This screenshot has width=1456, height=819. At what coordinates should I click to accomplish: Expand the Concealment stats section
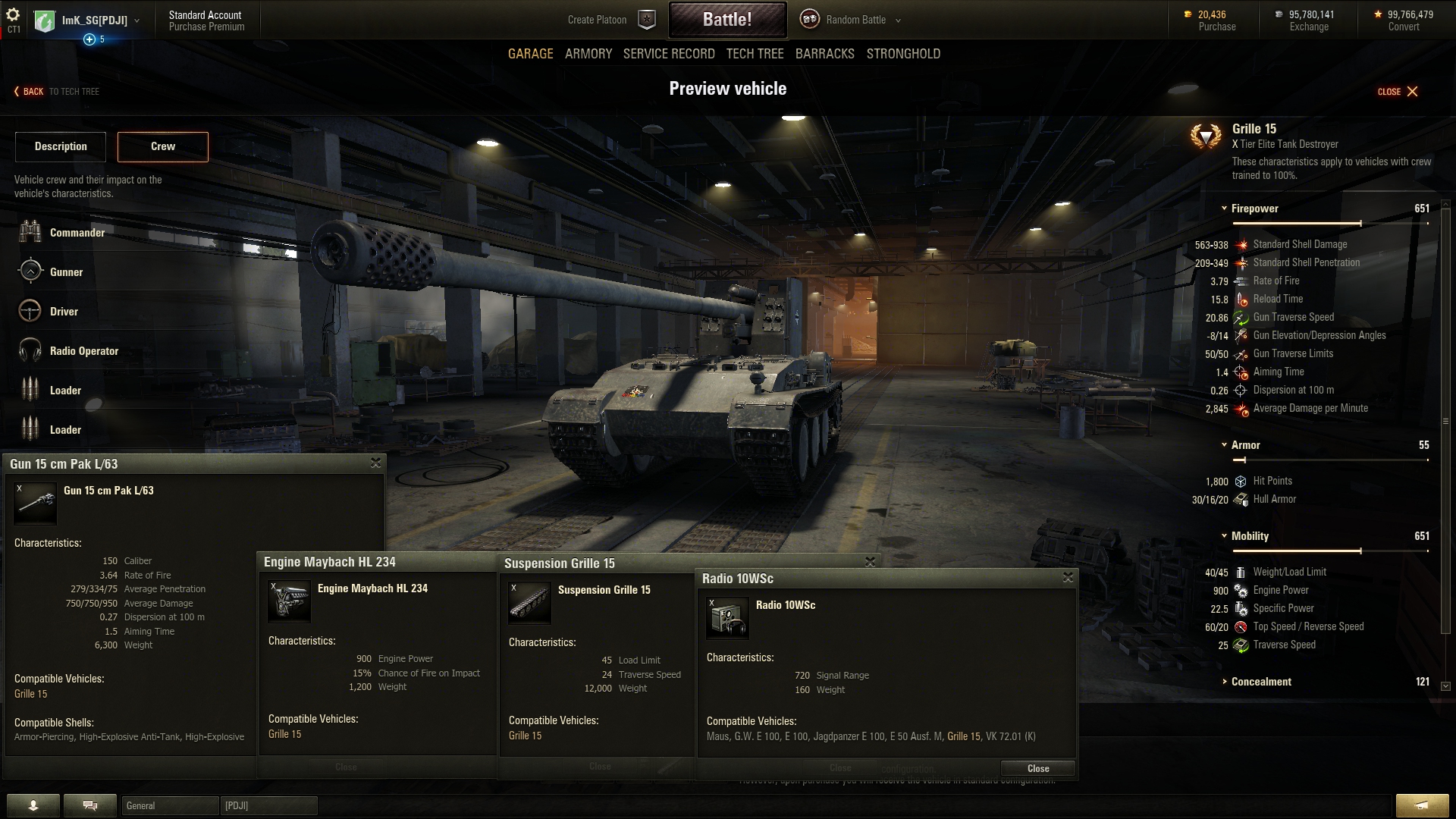pos(1224,682)
